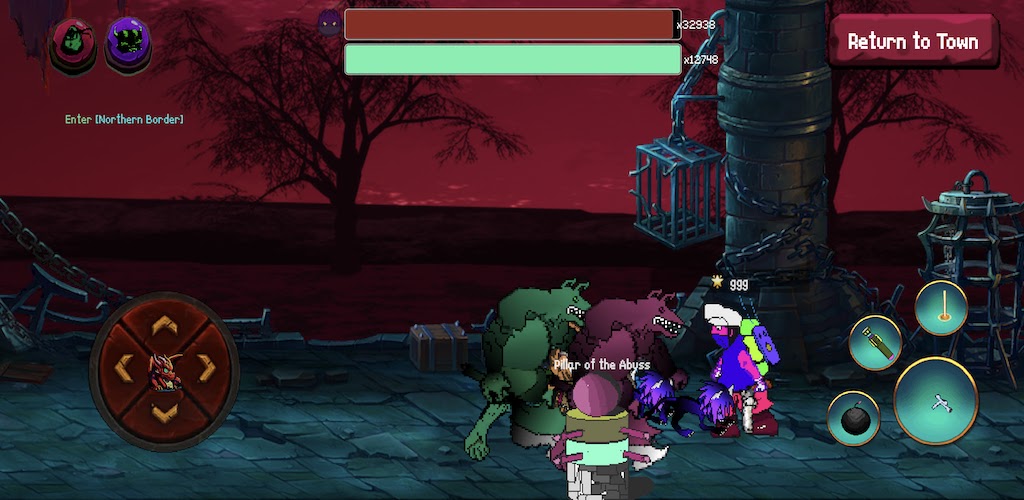This screenshot has width=1024, height=500.
Task: Tap the red dragon in the pad center
Action: pyautogui.click(x=164, y=369)
